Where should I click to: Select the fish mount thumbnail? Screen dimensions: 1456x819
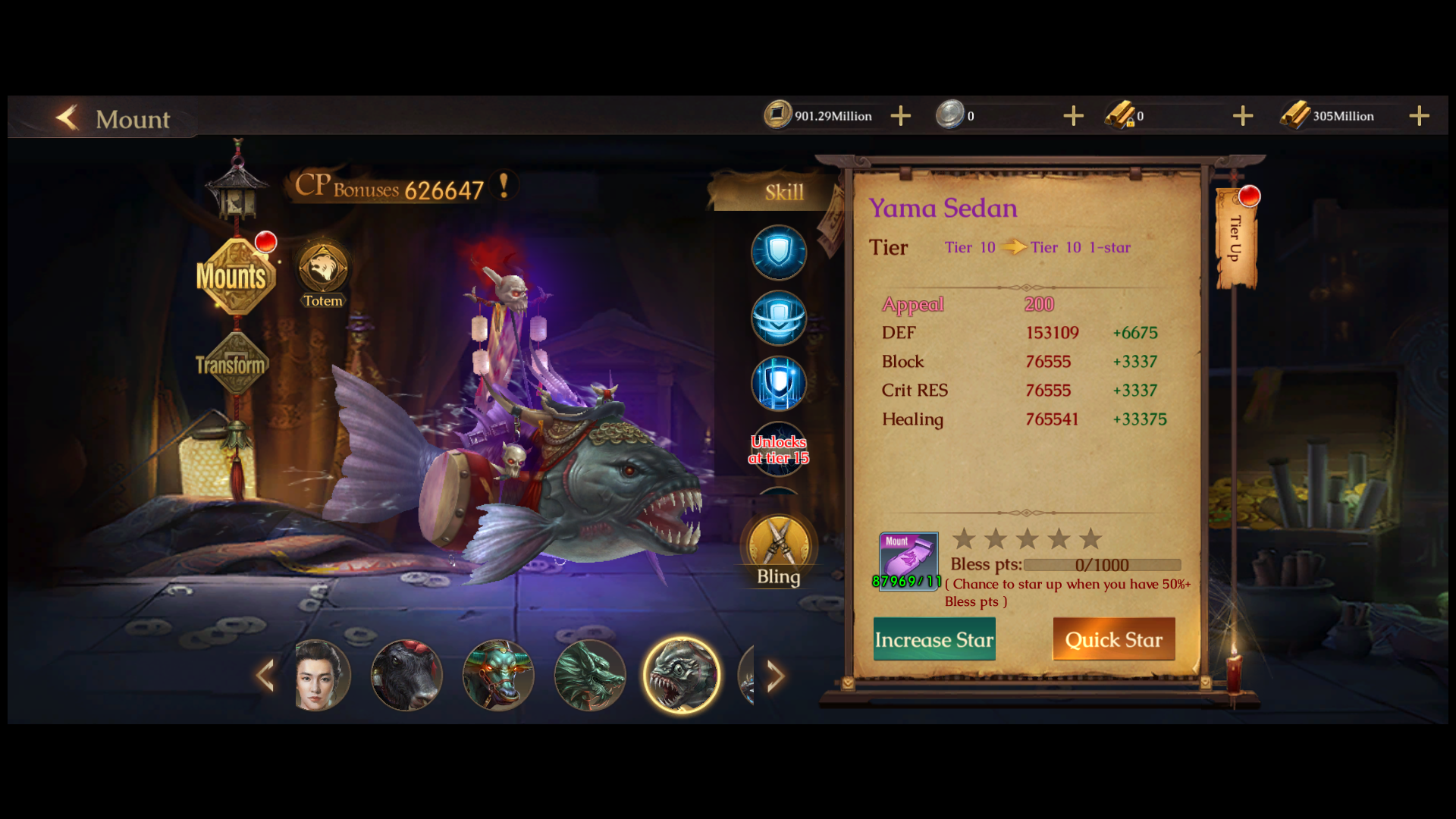682,675
